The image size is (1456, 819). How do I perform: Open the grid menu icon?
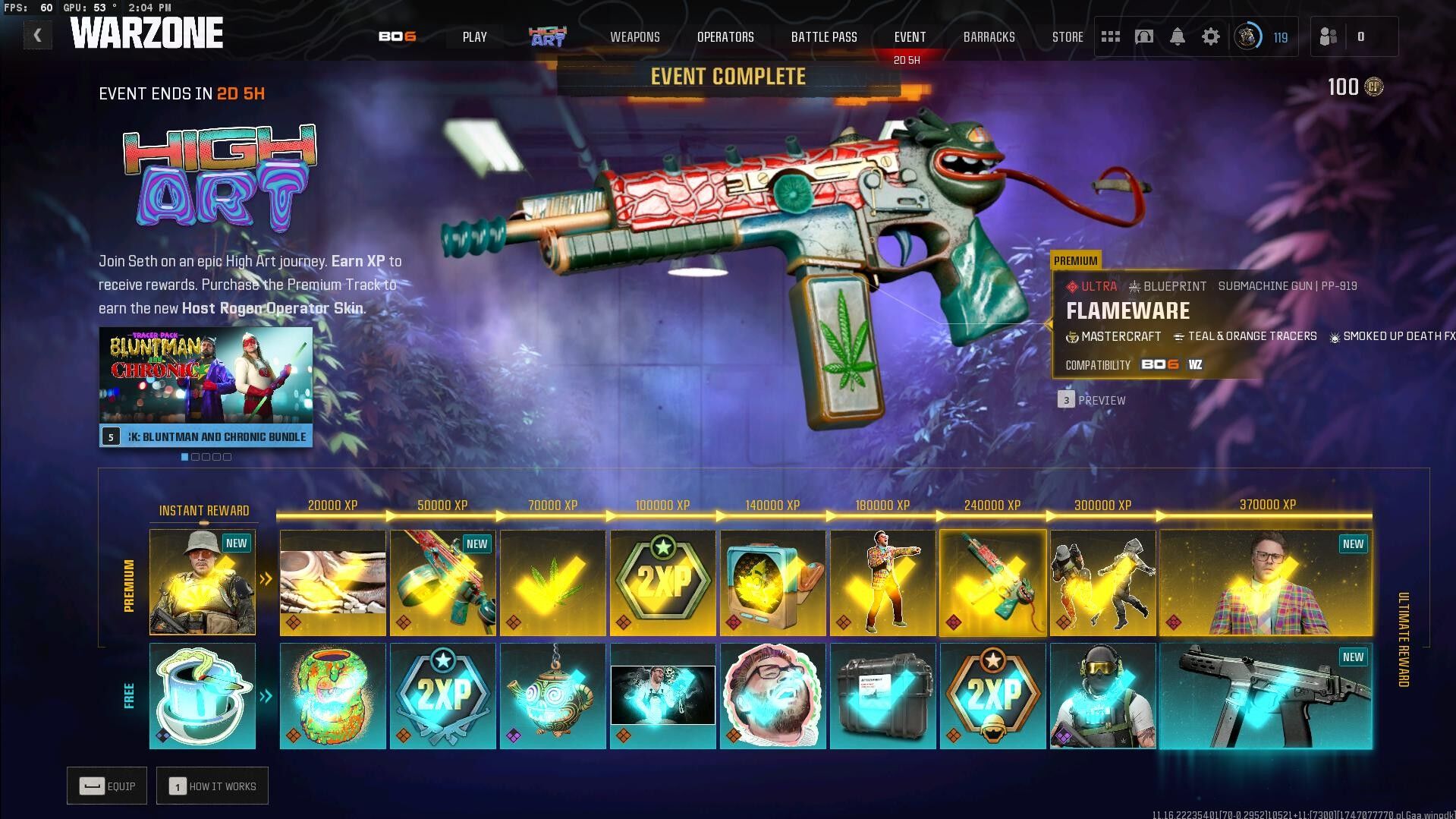point(1110,36)
